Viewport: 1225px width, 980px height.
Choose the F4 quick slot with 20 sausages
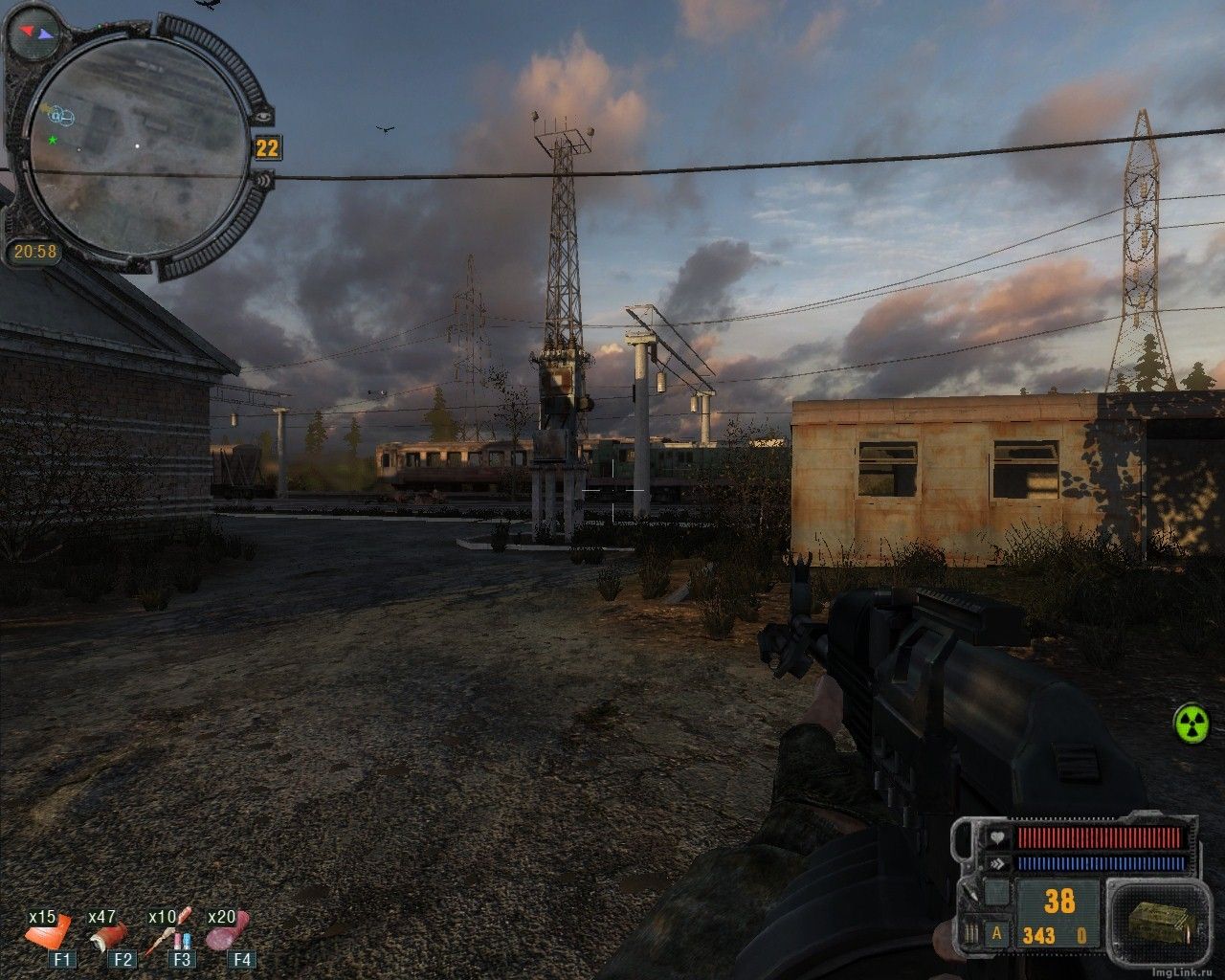tap(230, 933)
